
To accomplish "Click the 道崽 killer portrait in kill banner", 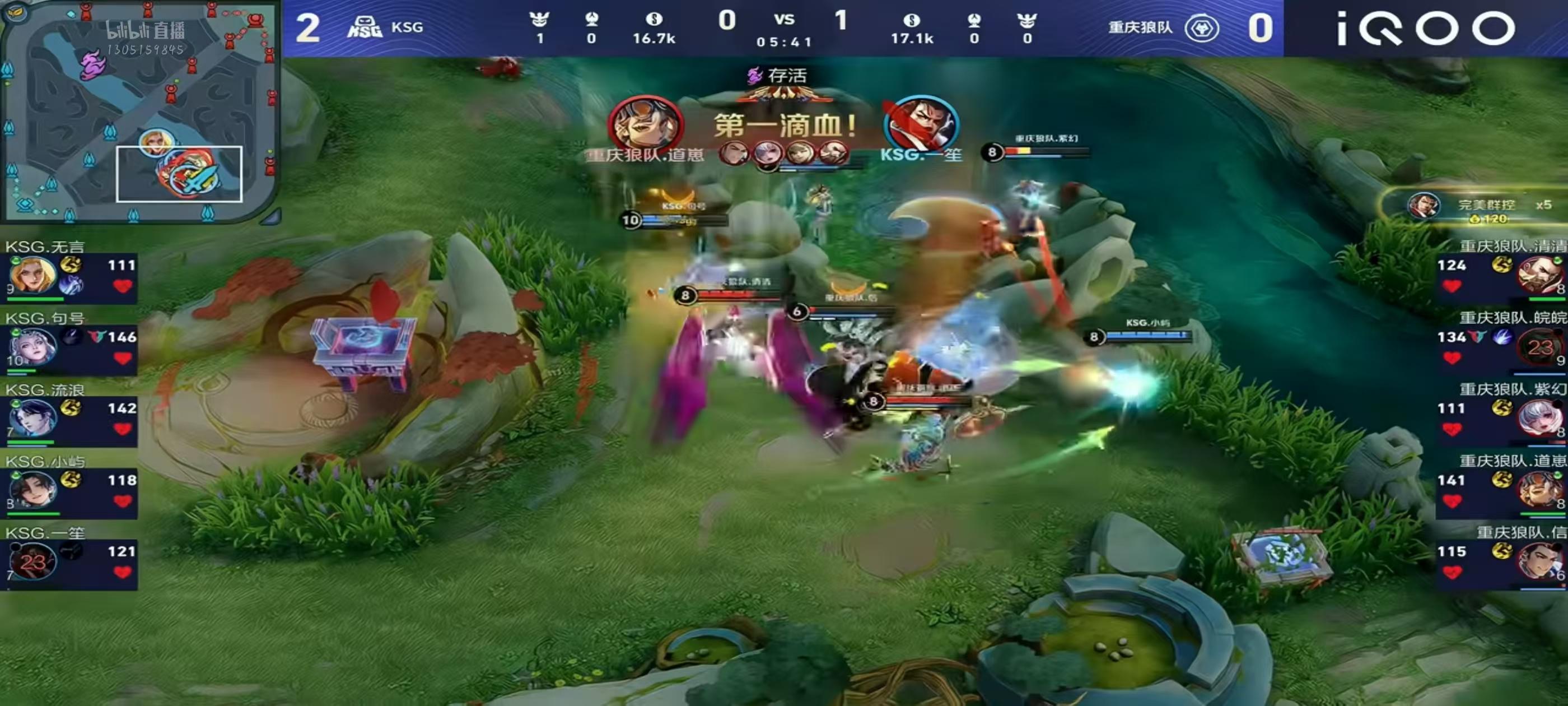I will [646, 124].
